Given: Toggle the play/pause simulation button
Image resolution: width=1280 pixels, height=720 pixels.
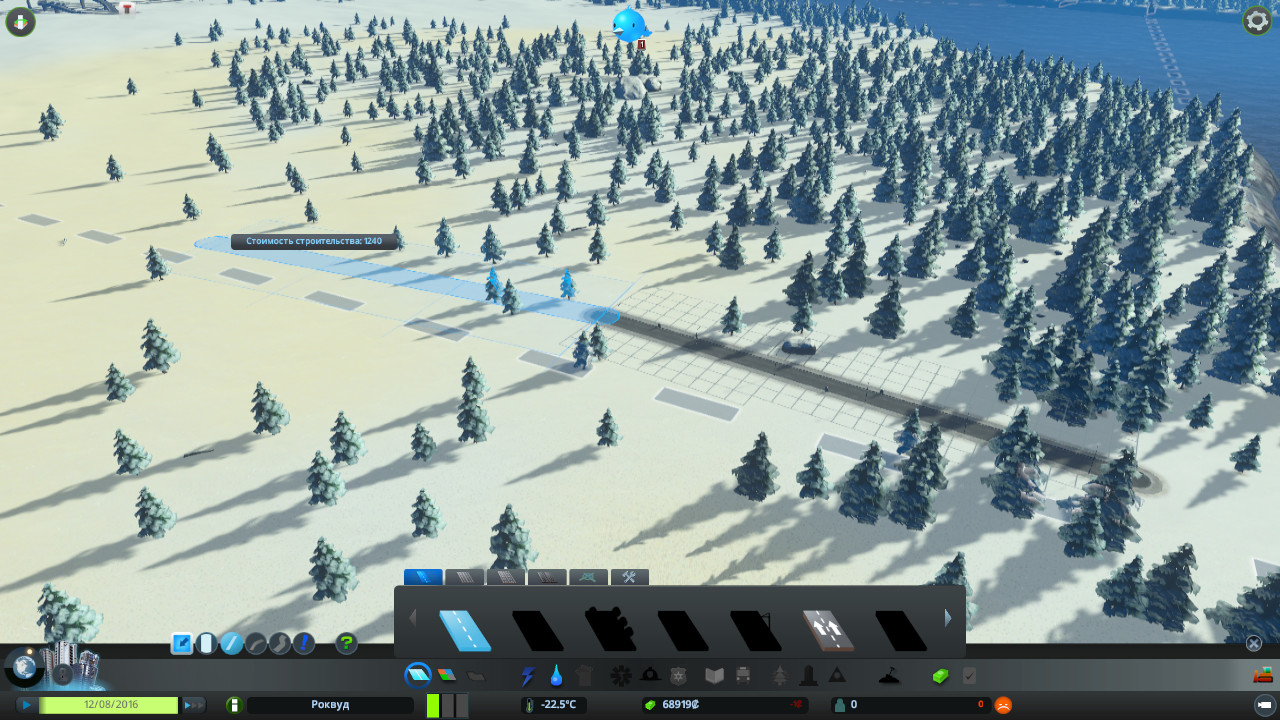Looking at the screenshot, I should (26, 705).
